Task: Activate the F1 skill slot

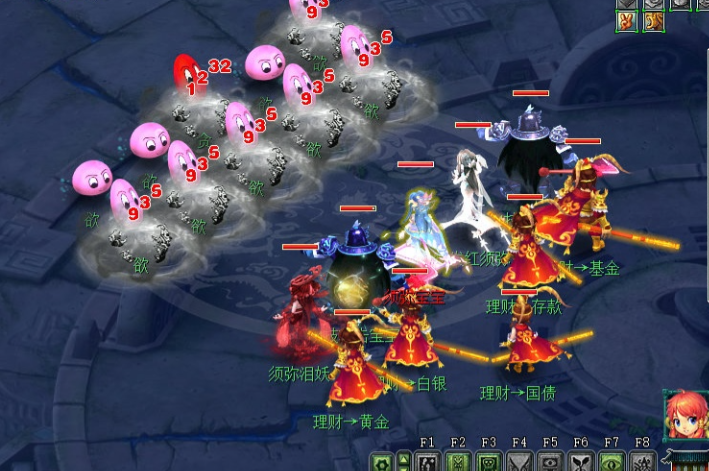Action: click(x=428, y=462)
